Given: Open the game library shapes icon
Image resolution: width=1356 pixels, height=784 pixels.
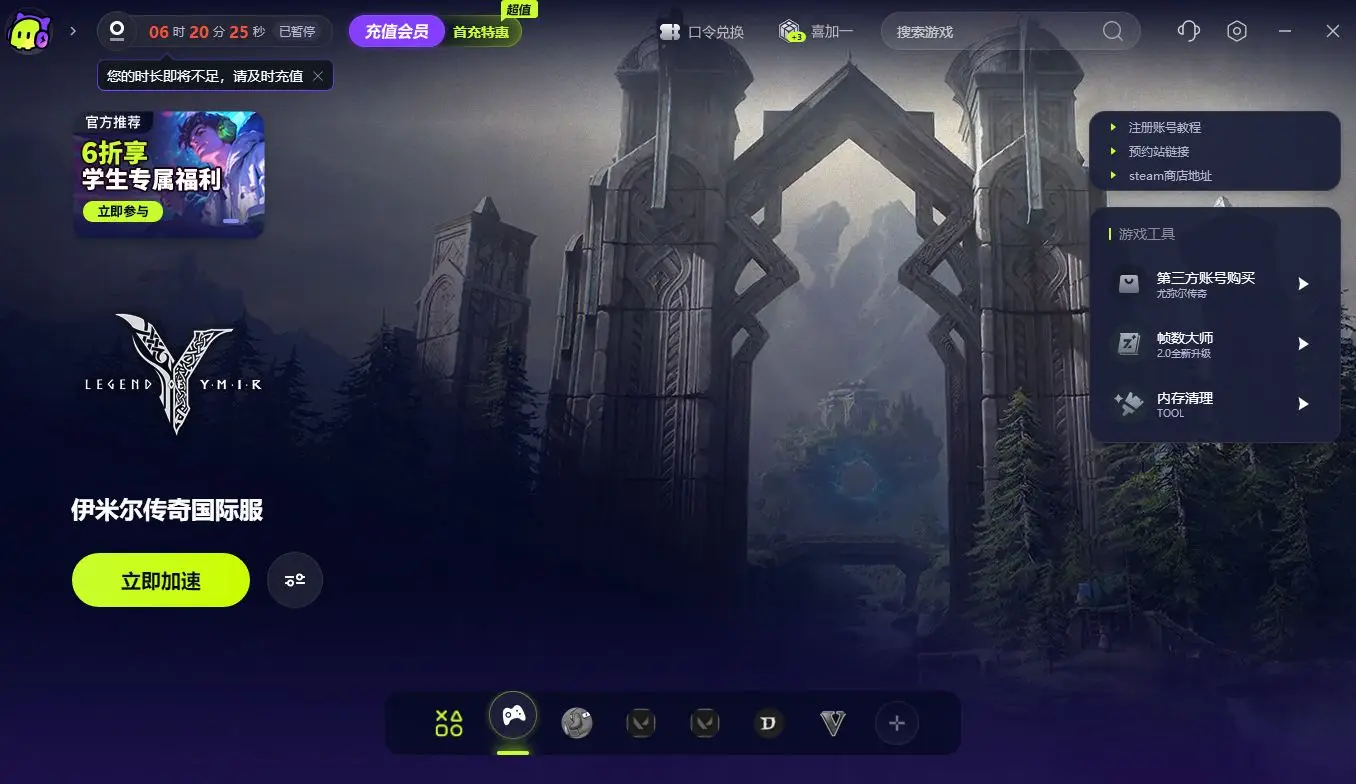Looking at the screenshot, I should coord(449,723).
